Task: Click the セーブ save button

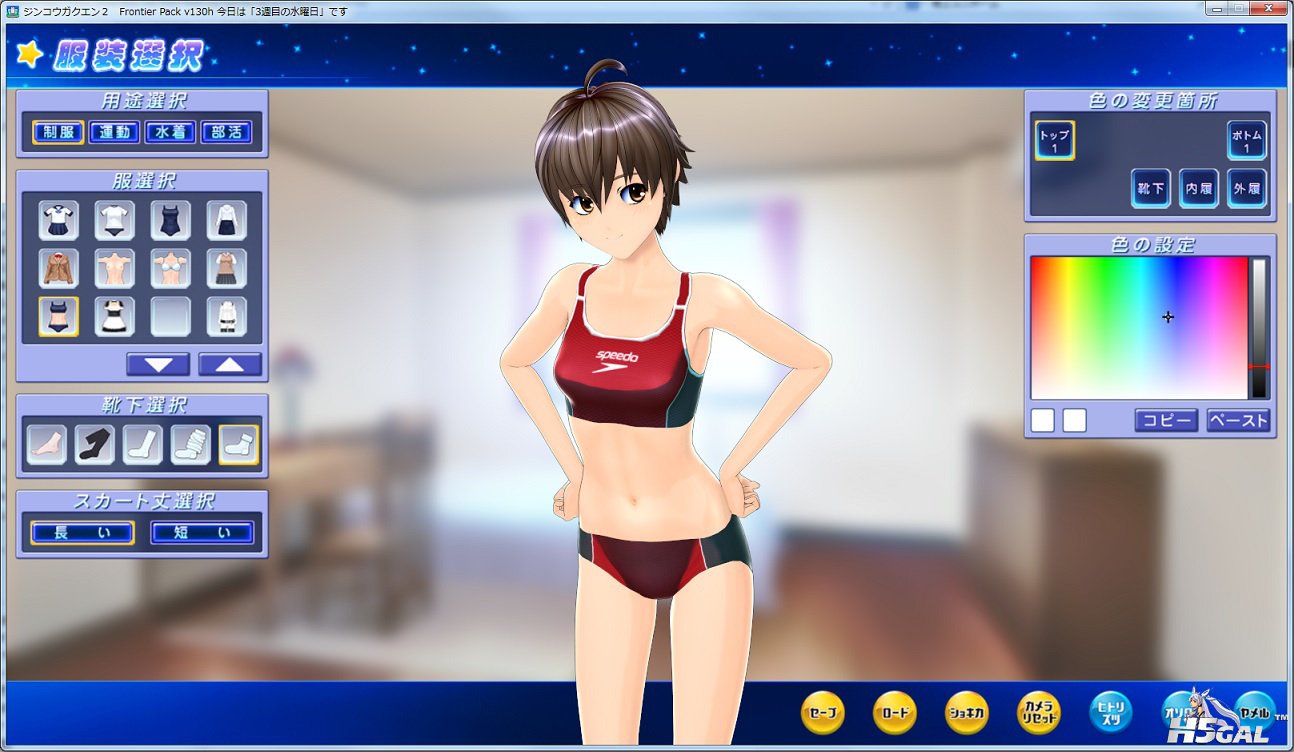Action: 823,713
